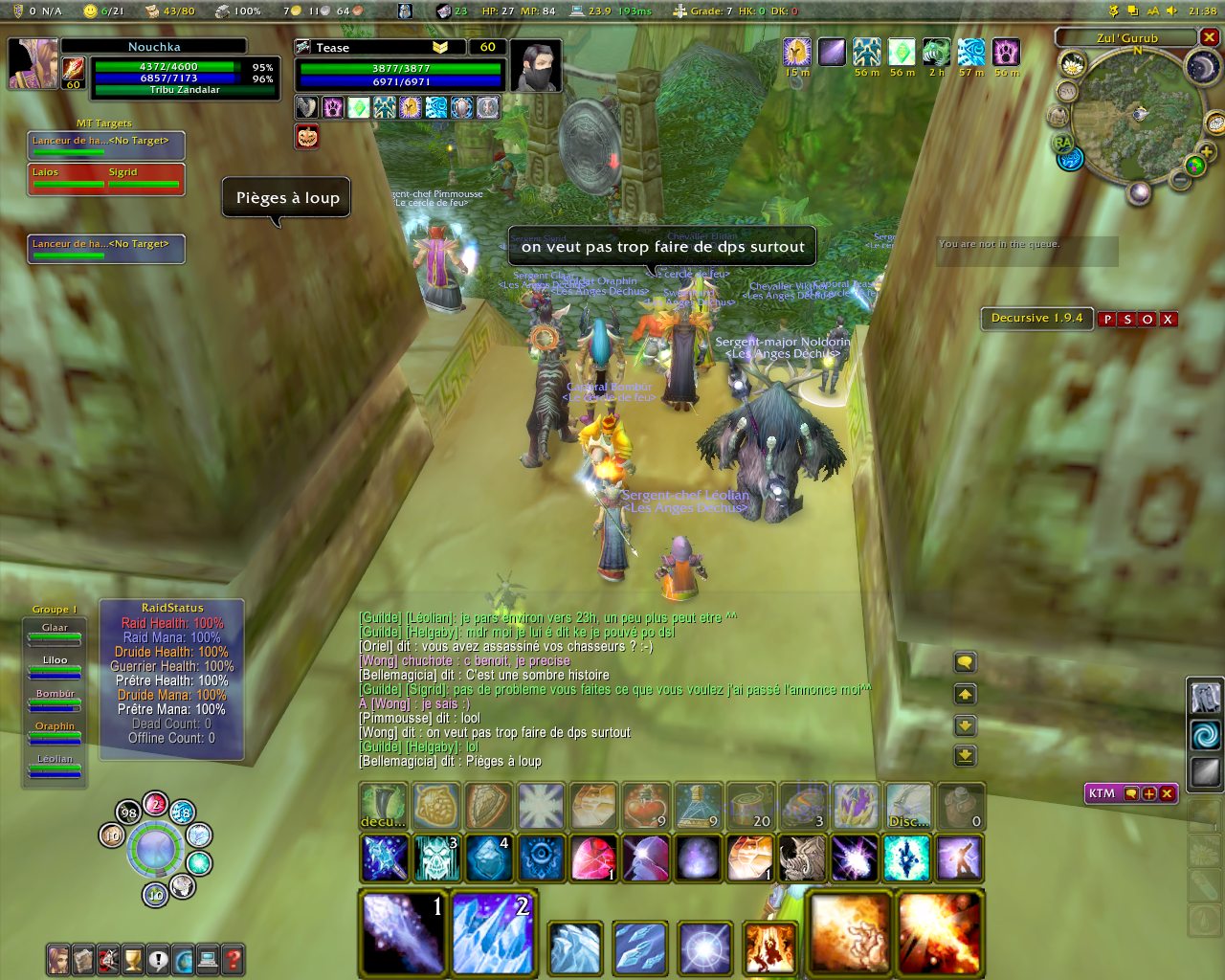Close the Decursive bar with its X button
The width and height of the screenshot is (1225, 980).
[1168, 320]
